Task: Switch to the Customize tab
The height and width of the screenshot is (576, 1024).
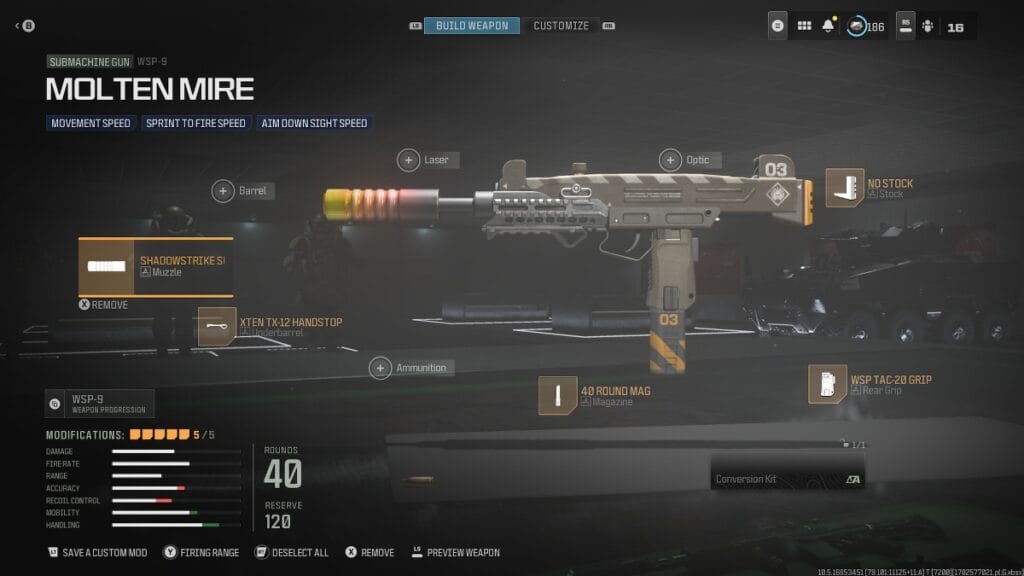Action: [561, 25]
